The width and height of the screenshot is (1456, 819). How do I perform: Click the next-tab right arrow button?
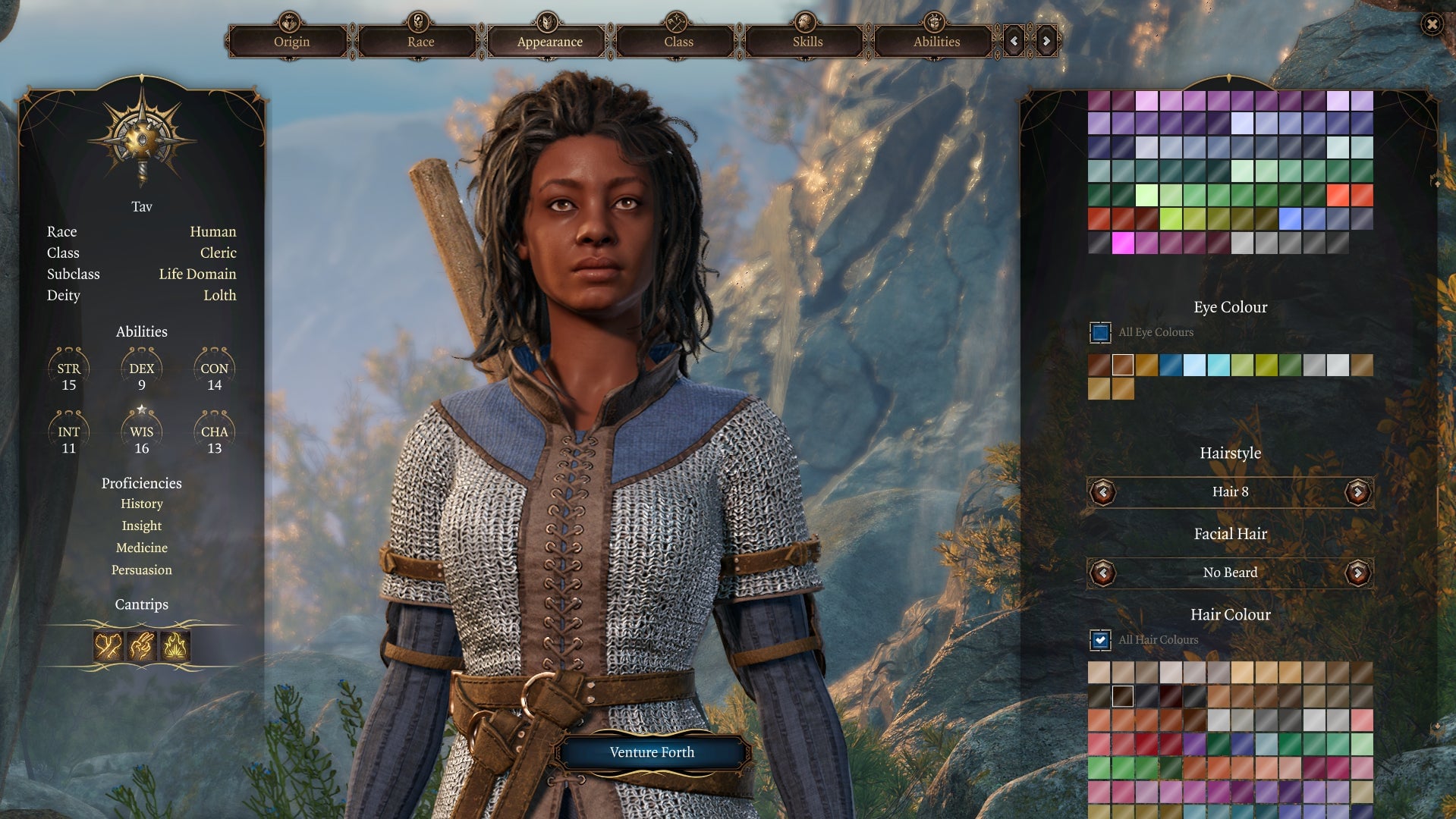1046,42
